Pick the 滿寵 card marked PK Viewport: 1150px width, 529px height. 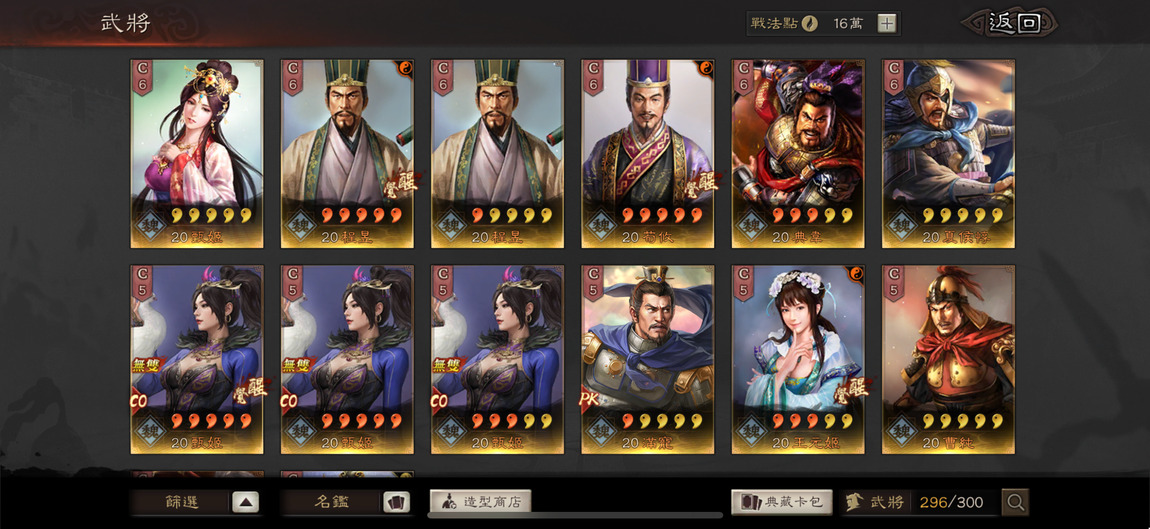(647, 359)
